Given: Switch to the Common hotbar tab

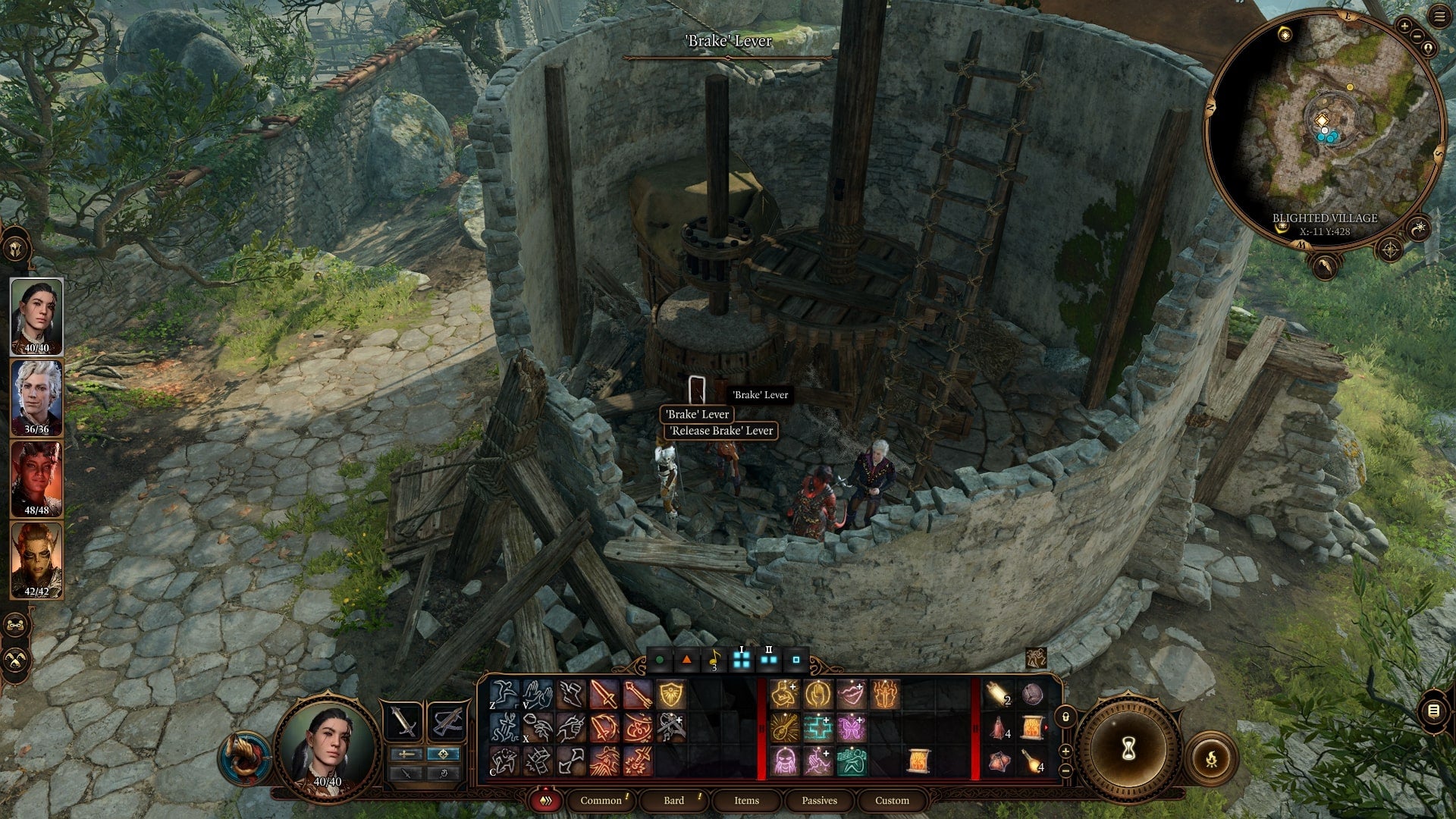Looking at the screenshot, I should [601, 800].
